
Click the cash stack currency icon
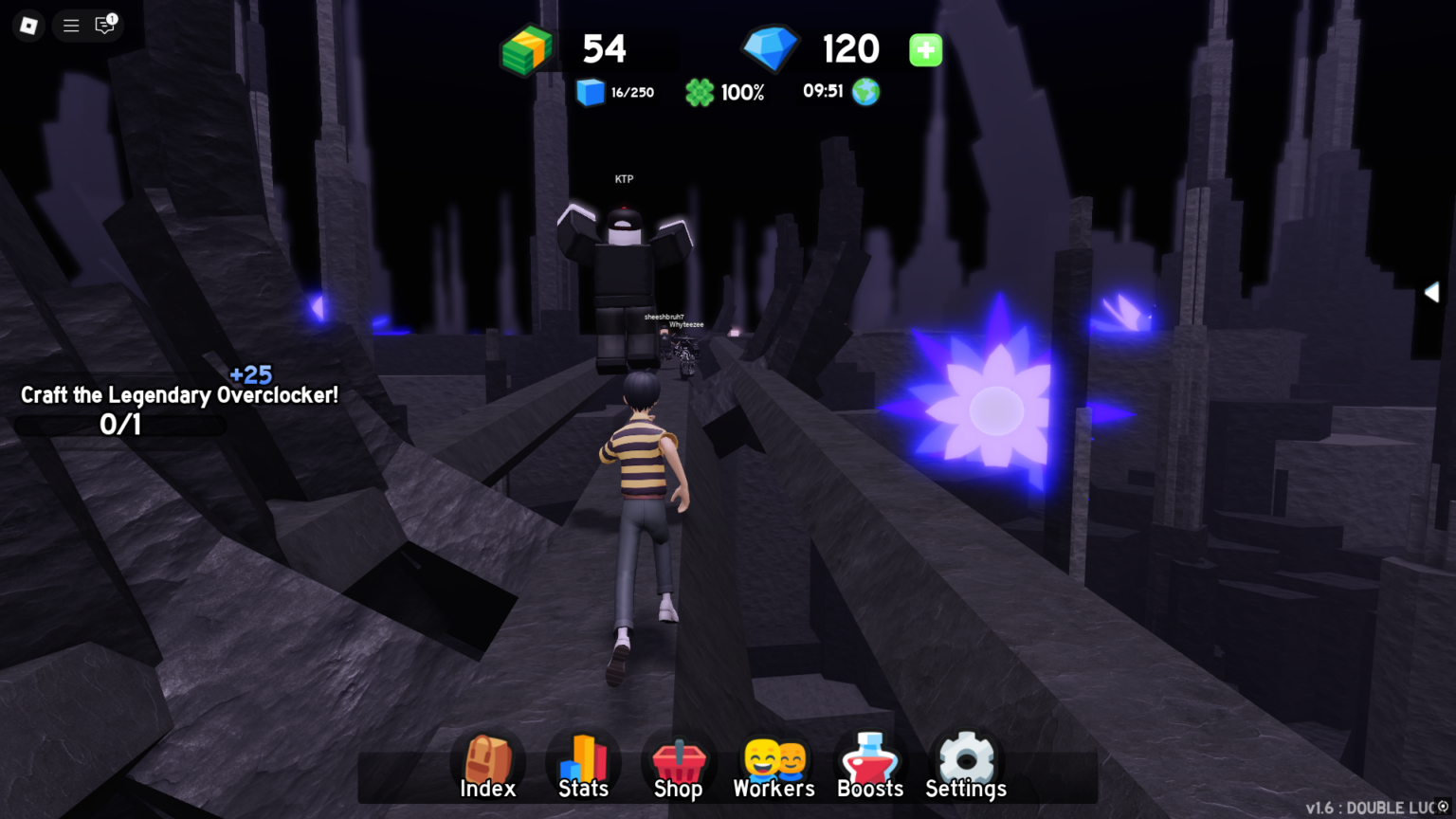(527, 49)
